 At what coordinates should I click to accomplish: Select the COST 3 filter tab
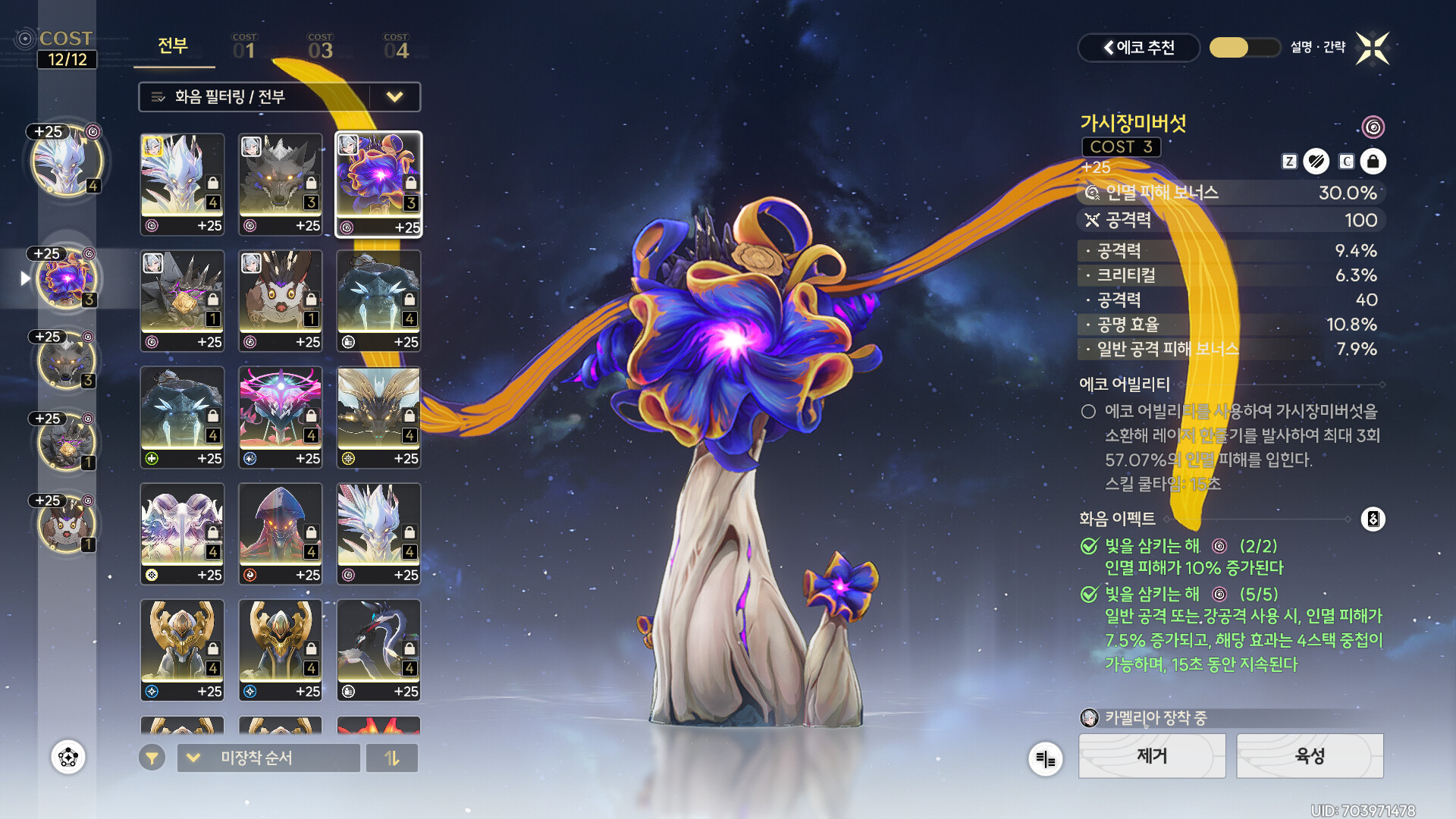coord(320,47)
